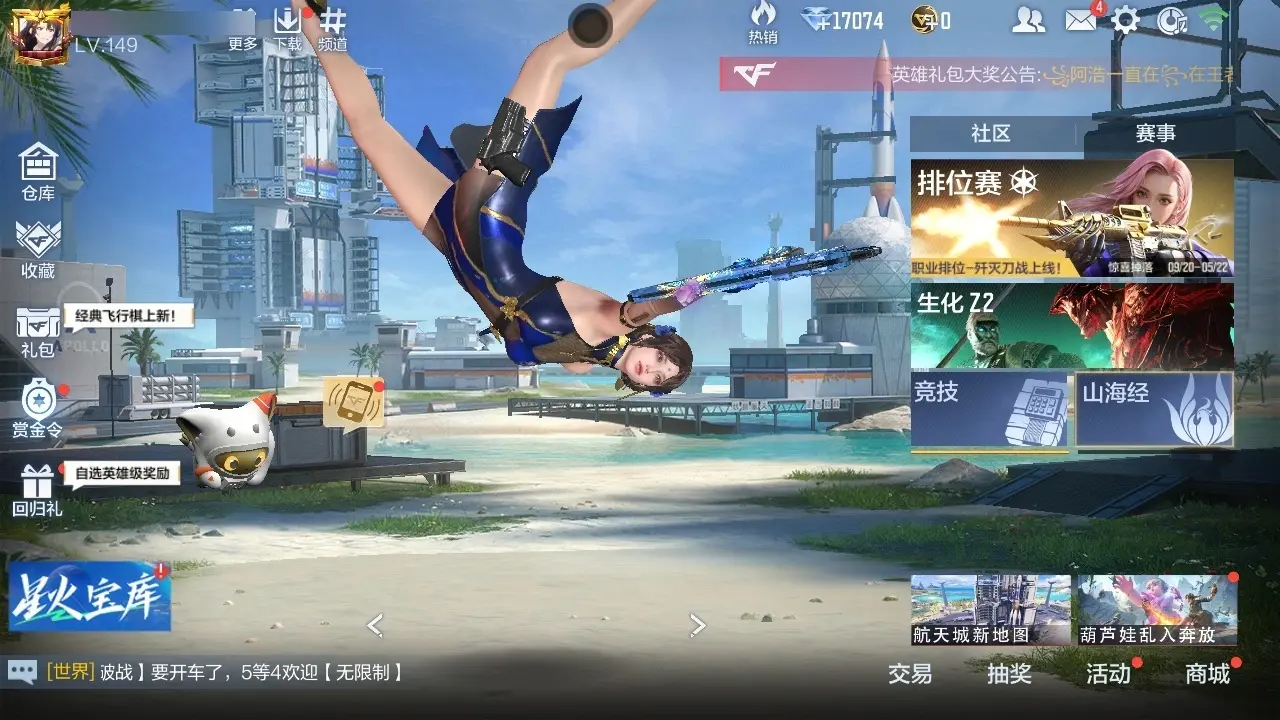Image resolution: width=1280 pixels, height=720 pixels.
Task: Switch to the 赛事 events tab
Action: (x=1155, y=133)
